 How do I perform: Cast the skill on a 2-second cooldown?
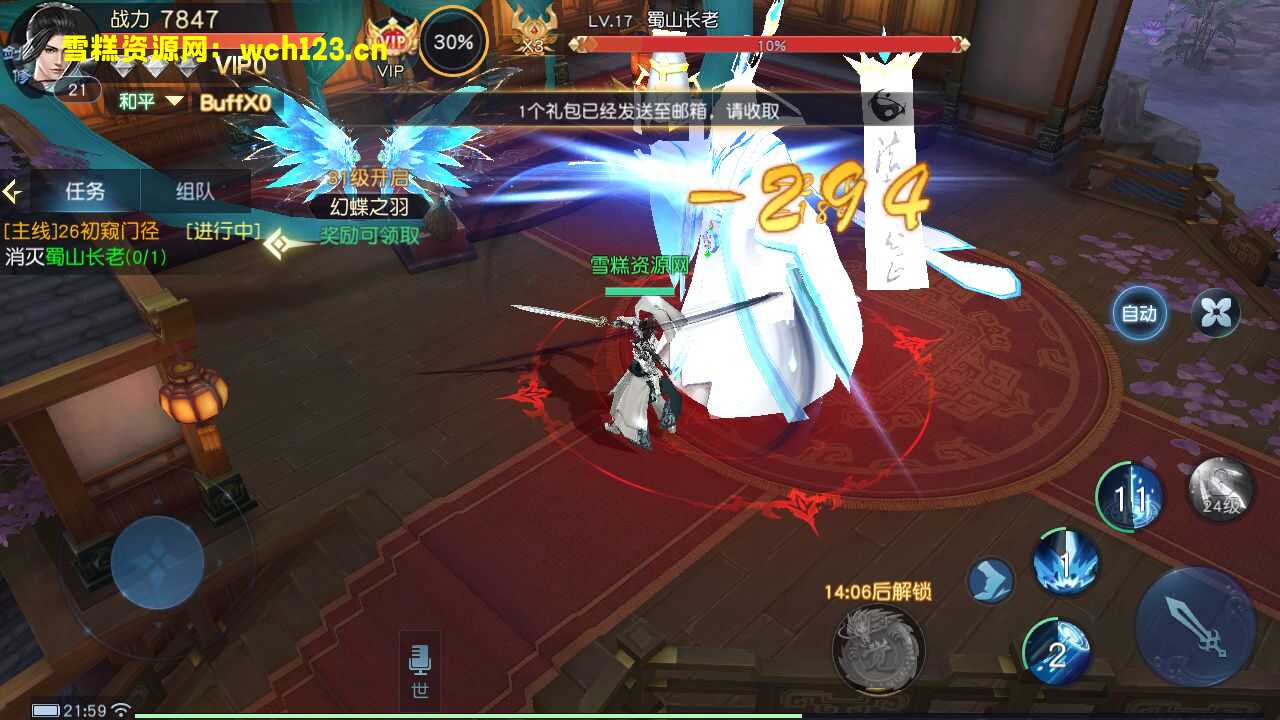pos(1056,652)
